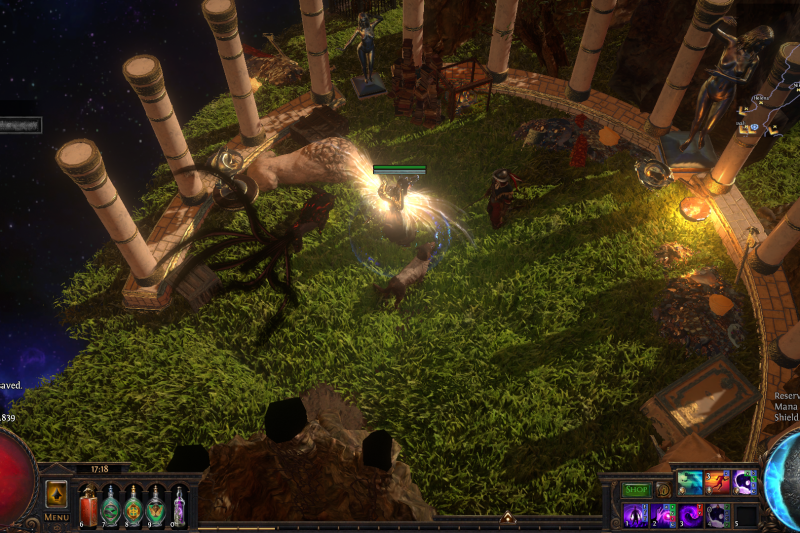The image size is (800, 533).
Task: Use the green swirl flask in slot 7
Action: 110,505
